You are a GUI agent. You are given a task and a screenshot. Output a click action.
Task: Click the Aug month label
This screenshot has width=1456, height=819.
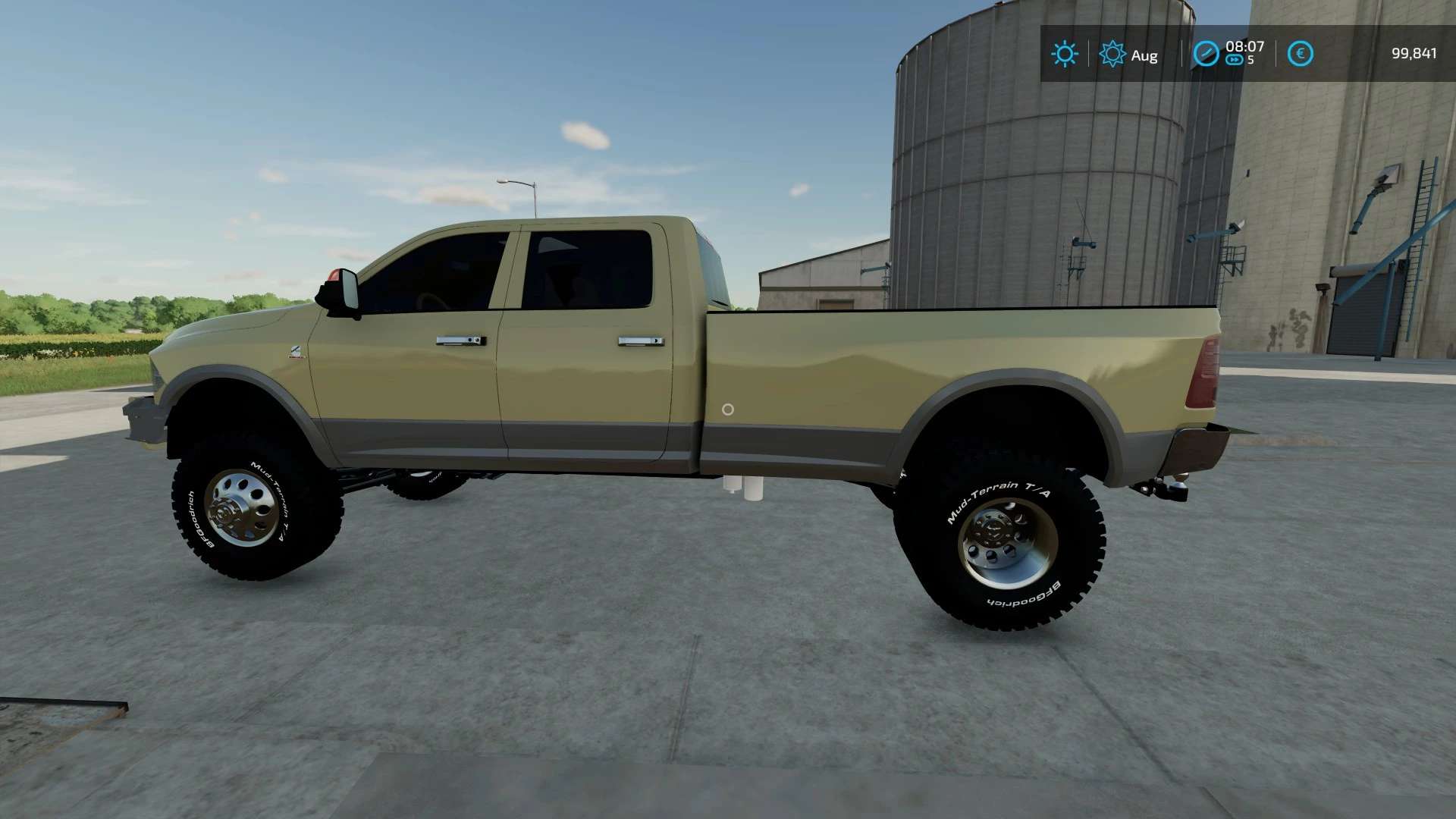[1146, 55]
